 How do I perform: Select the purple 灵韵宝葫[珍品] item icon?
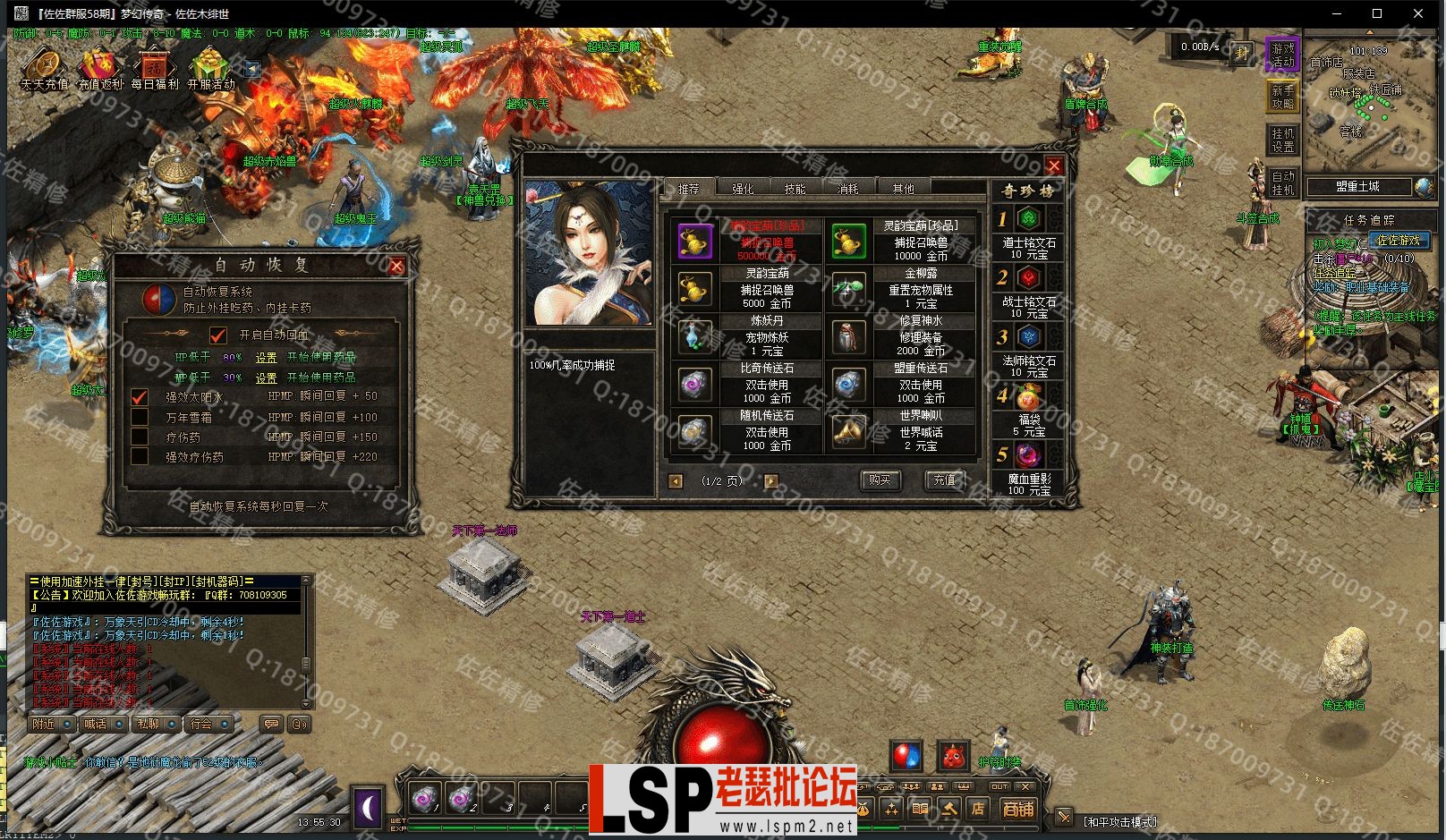pos(694,240)
